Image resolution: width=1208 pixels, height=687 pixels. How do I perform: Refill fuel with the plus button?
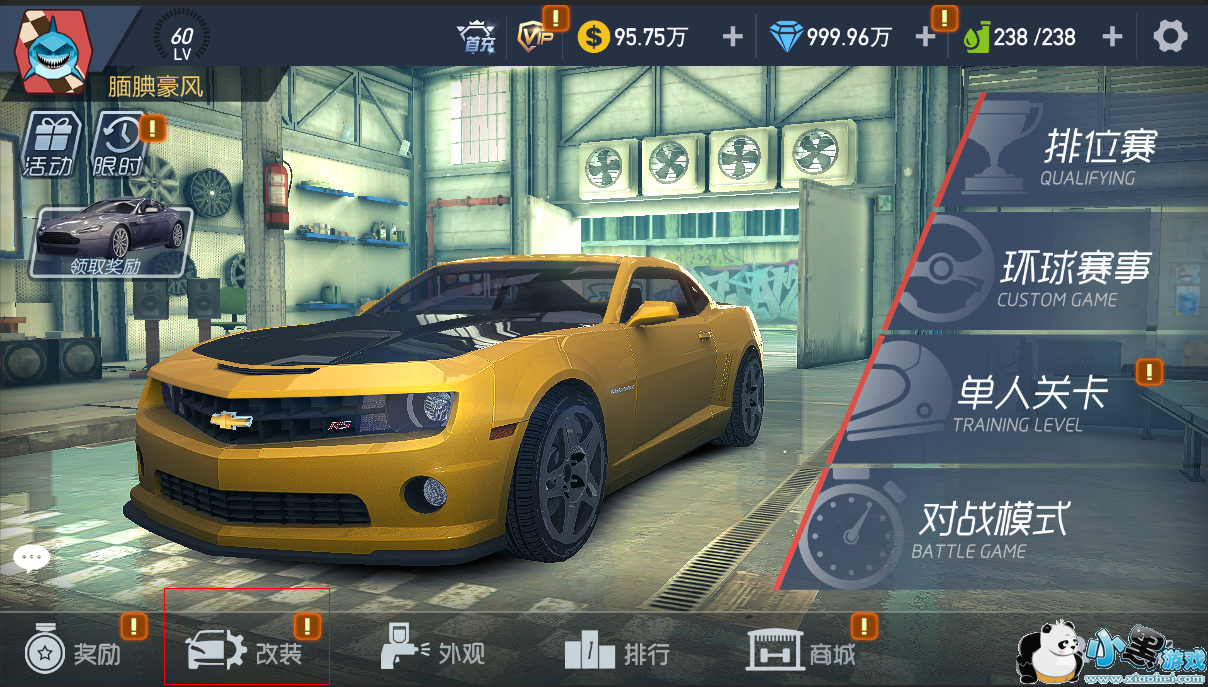(x=1112, y=37)
